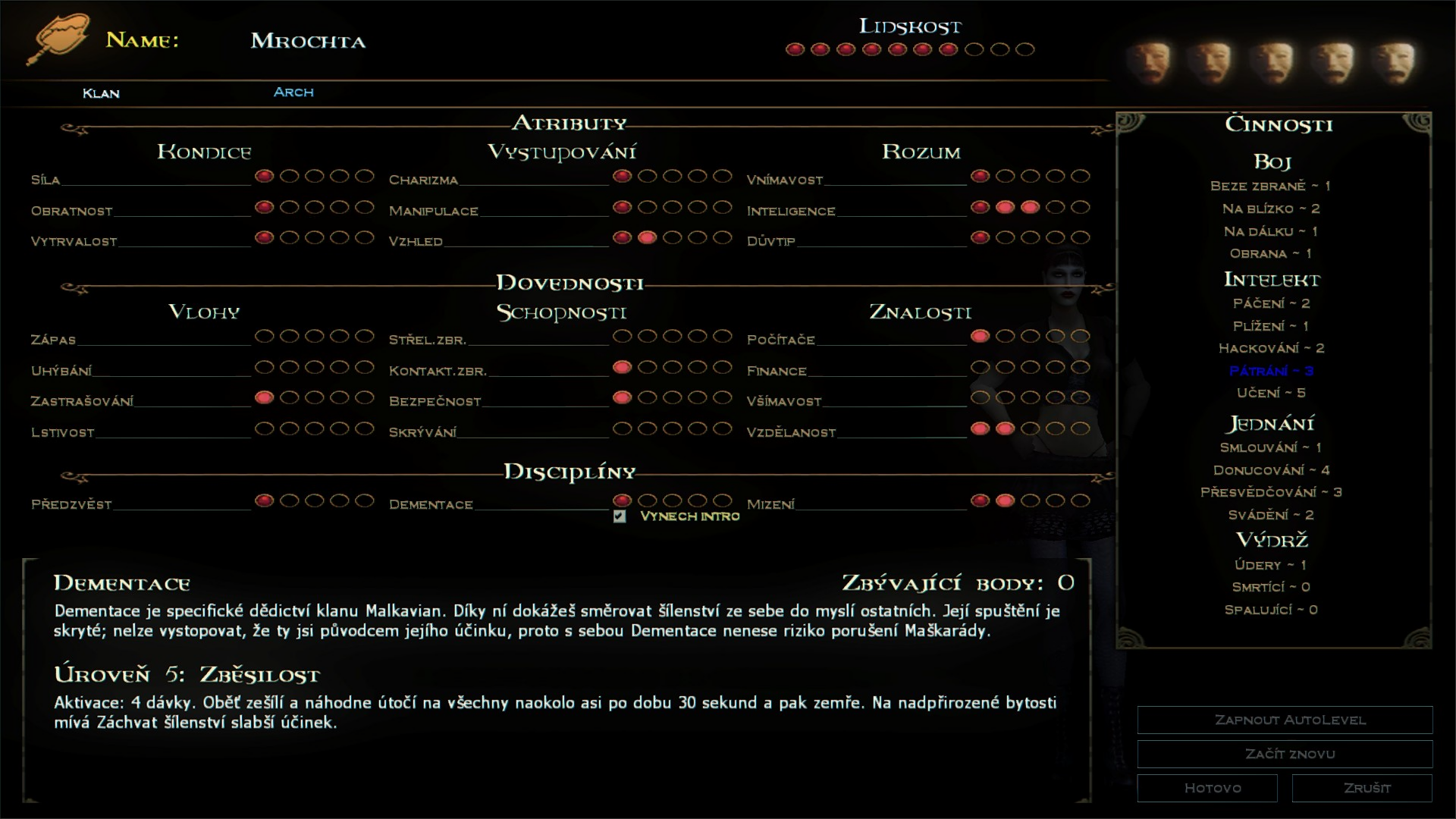Add a second dot to Síla
The image size is (1456, 819).
click(287, 176)
